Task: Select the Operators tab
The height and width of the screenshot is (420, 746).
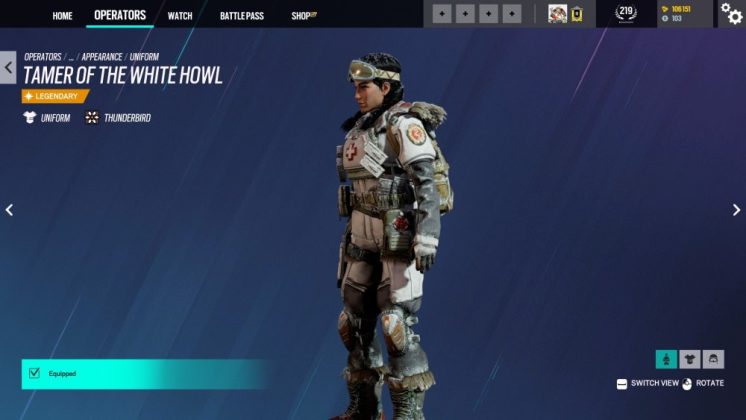Action: 120,15
